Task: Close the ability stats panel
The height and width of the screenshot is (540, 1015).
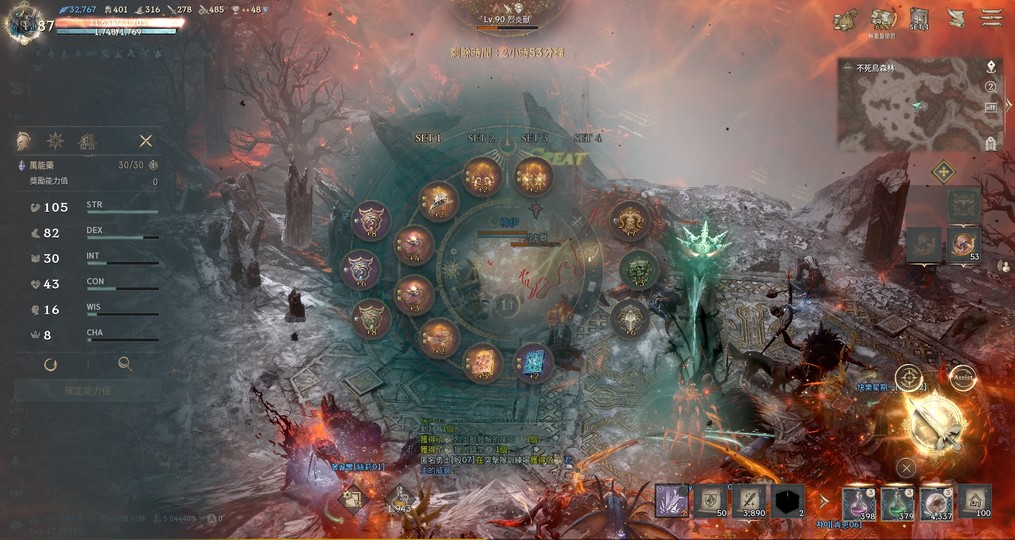Action: point(146,141)
